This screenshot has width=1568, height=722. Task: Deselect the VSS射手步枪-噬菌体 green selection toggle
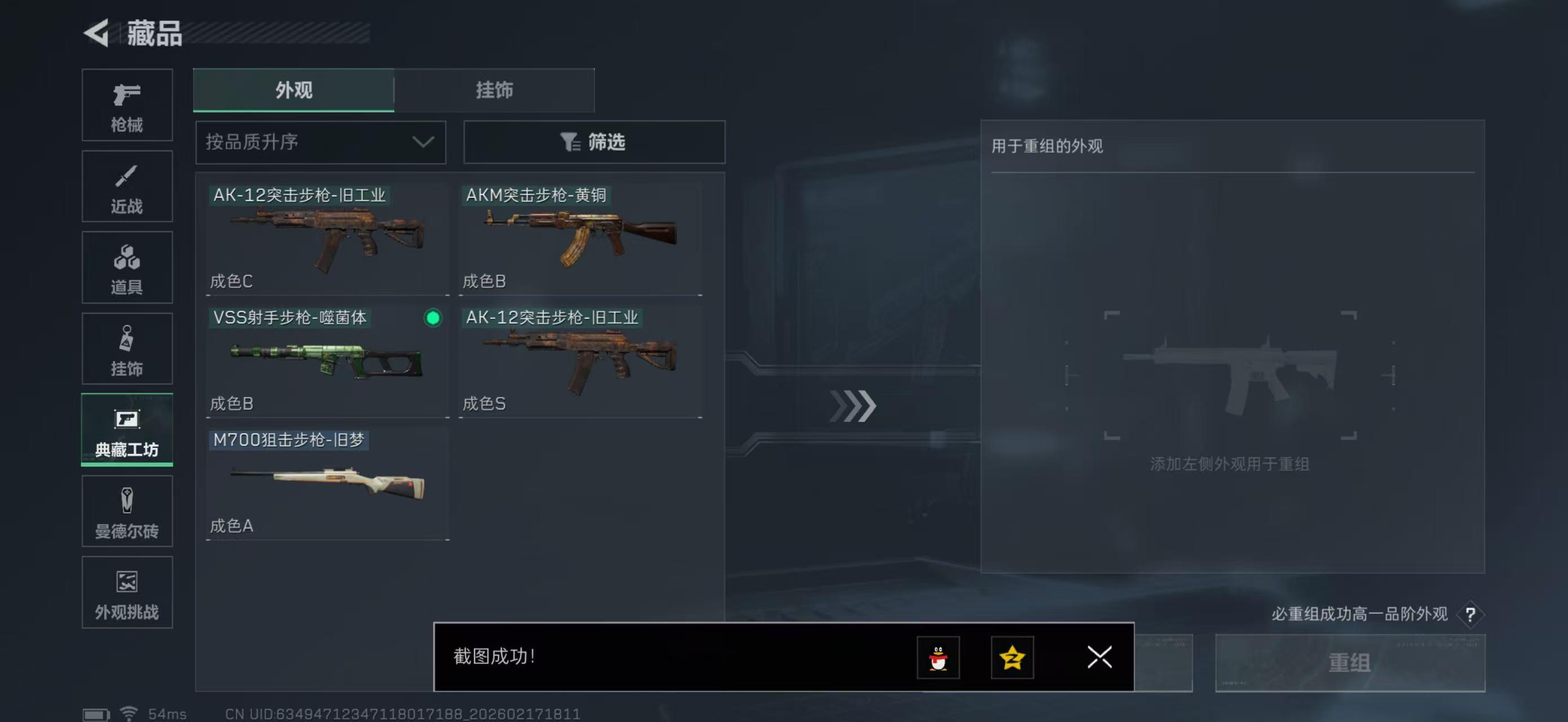[x=432, y=318]
